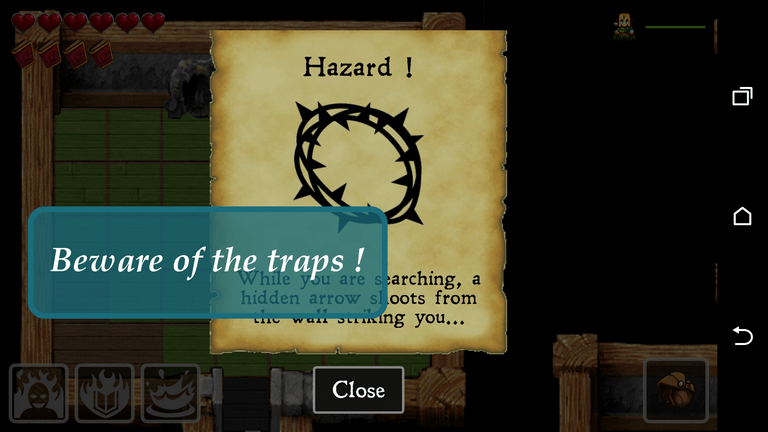Go to the Android home screen
The width and height of the screenshot is (768, 432).
coord(742,216)
